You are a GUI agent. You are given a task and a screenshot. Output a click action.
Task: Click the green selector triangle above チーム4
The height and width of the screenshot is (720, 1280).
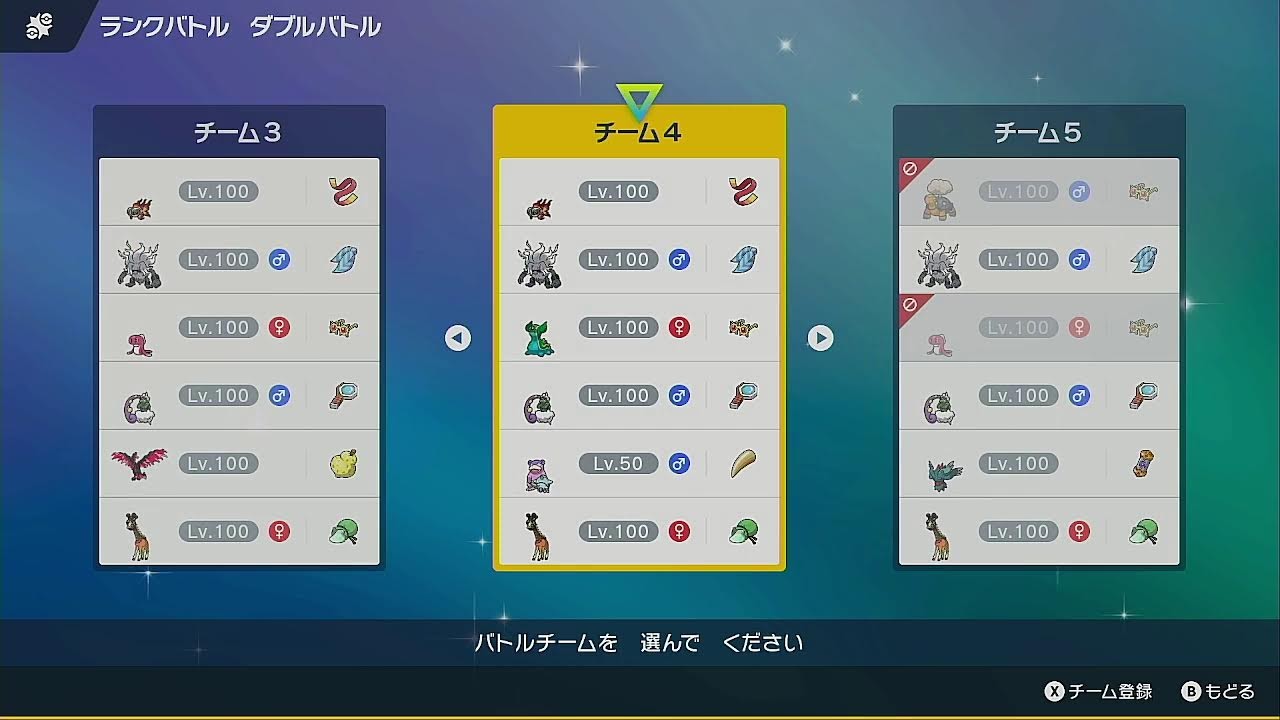pyautogui.click(x=639, y=91)
